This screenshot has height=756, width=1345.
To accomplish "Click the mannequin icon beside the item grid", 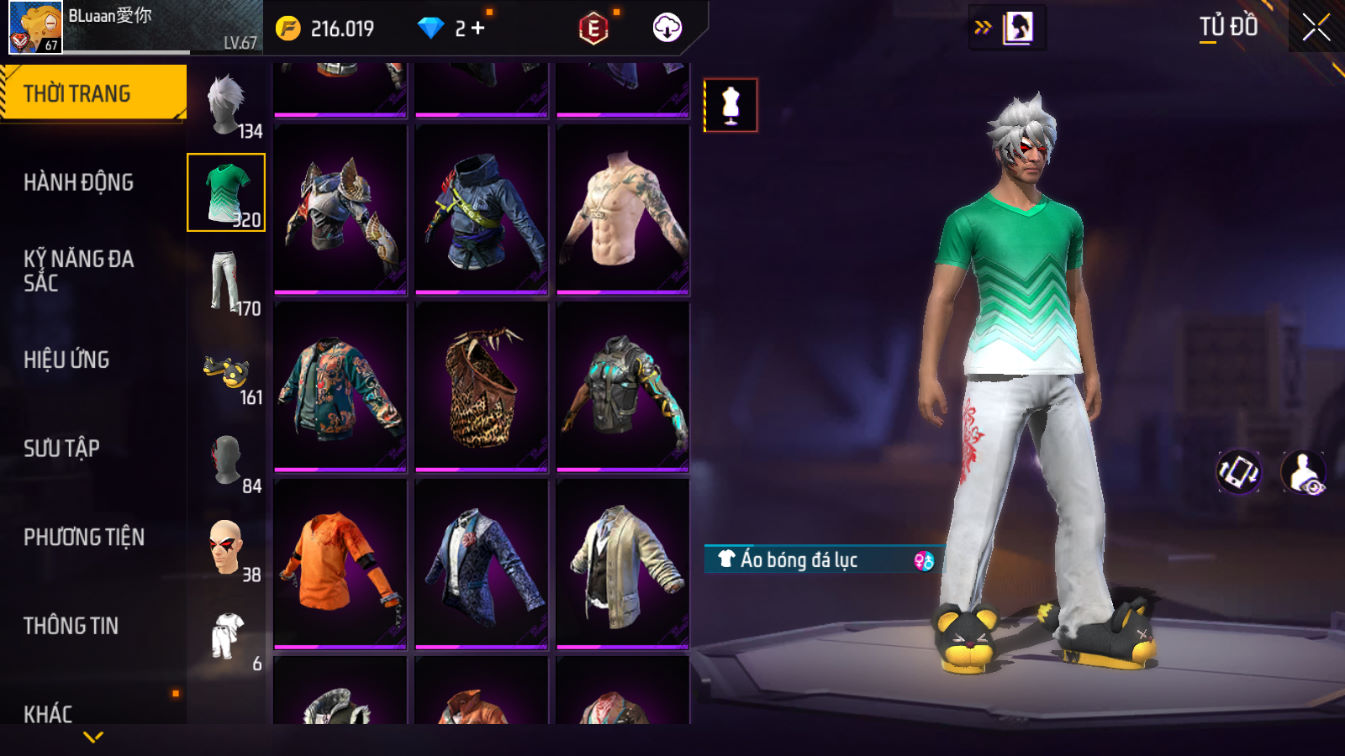I will coord(731,105).
